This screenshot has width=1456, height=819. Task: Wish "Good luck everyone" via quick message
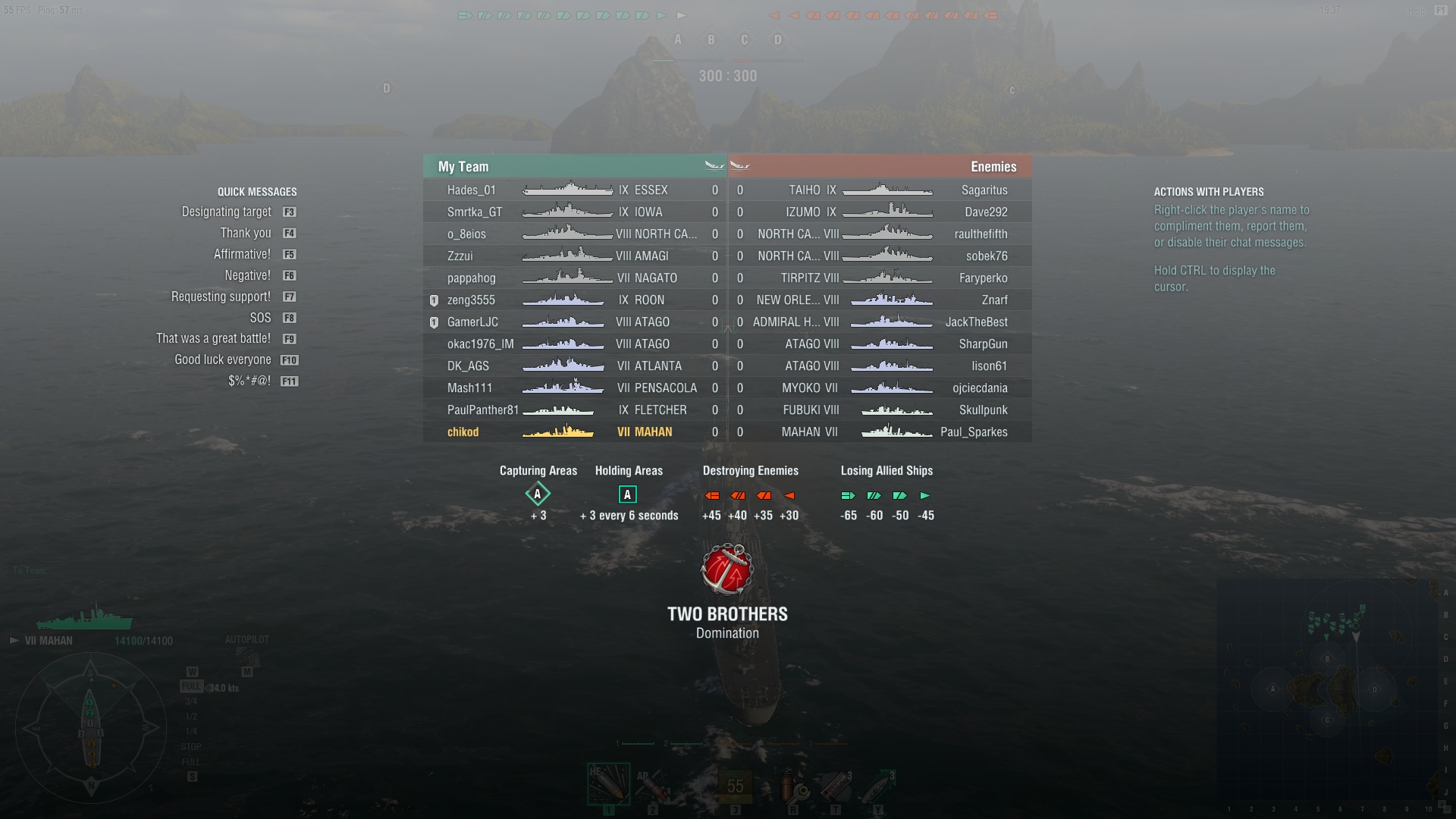point(222,360)
